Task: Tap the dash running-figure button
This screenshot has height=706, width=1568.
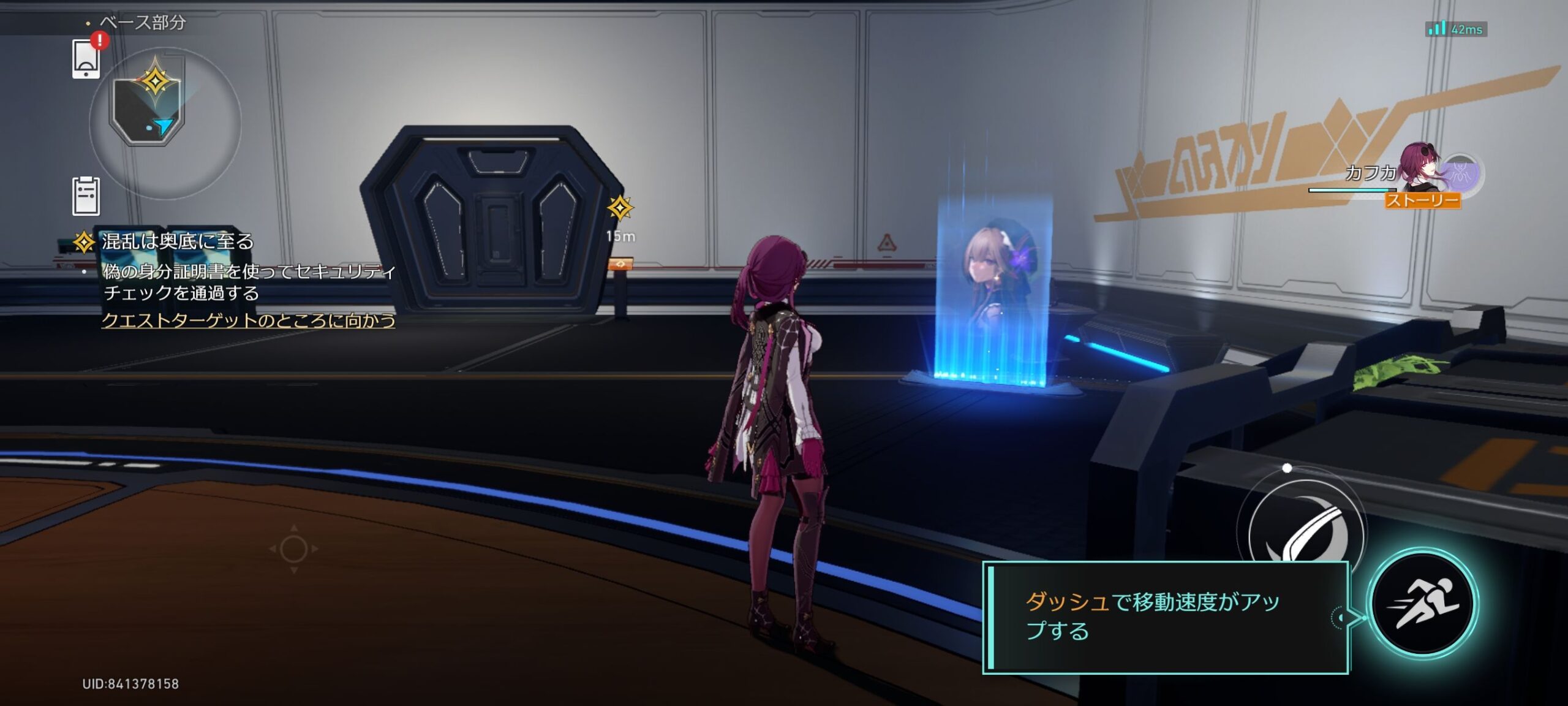Action: [x=1423, y=604]
